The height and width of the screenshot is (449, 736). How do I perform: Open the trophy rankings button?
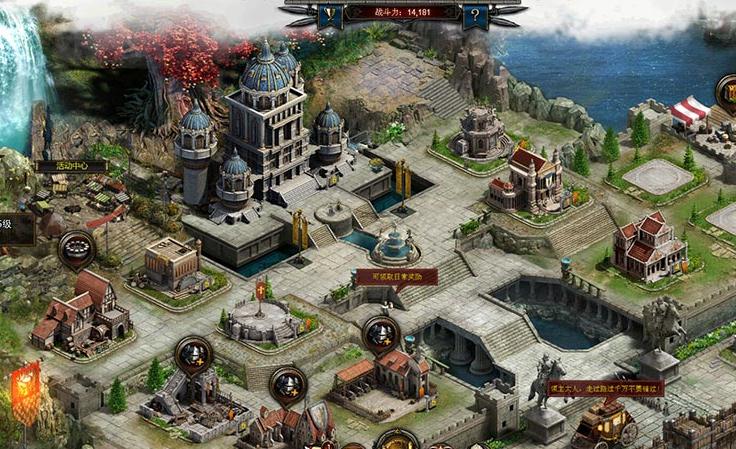(331, 15)
